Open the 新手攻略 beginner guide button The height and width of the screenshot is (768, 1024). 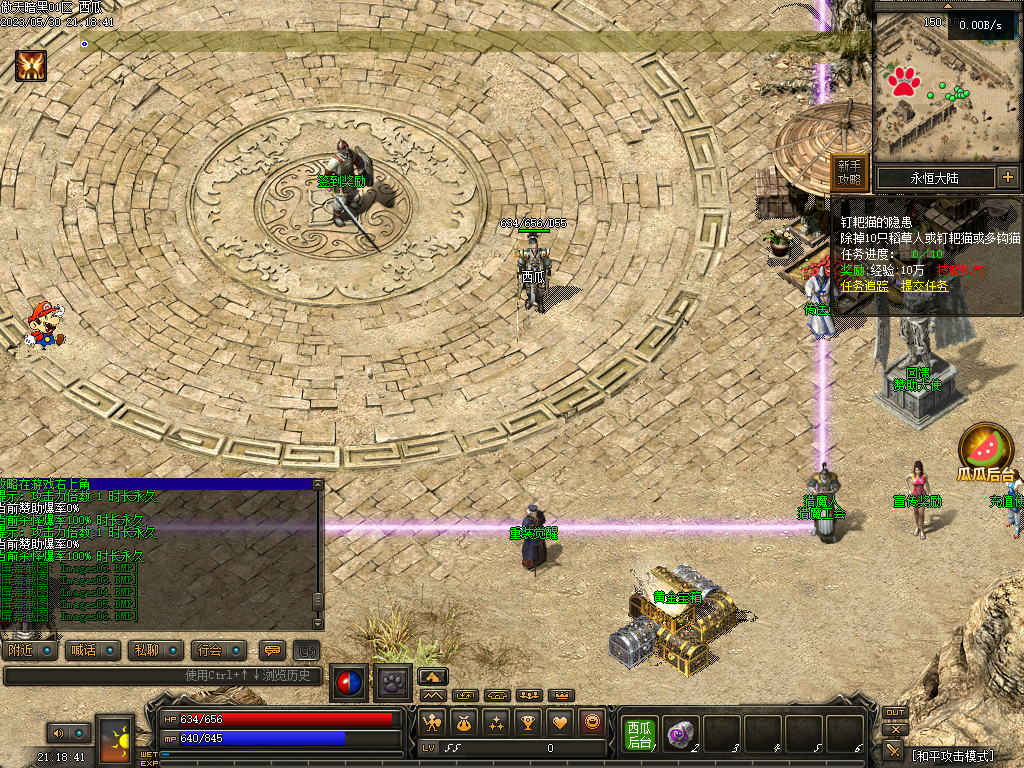coord(849,173)
